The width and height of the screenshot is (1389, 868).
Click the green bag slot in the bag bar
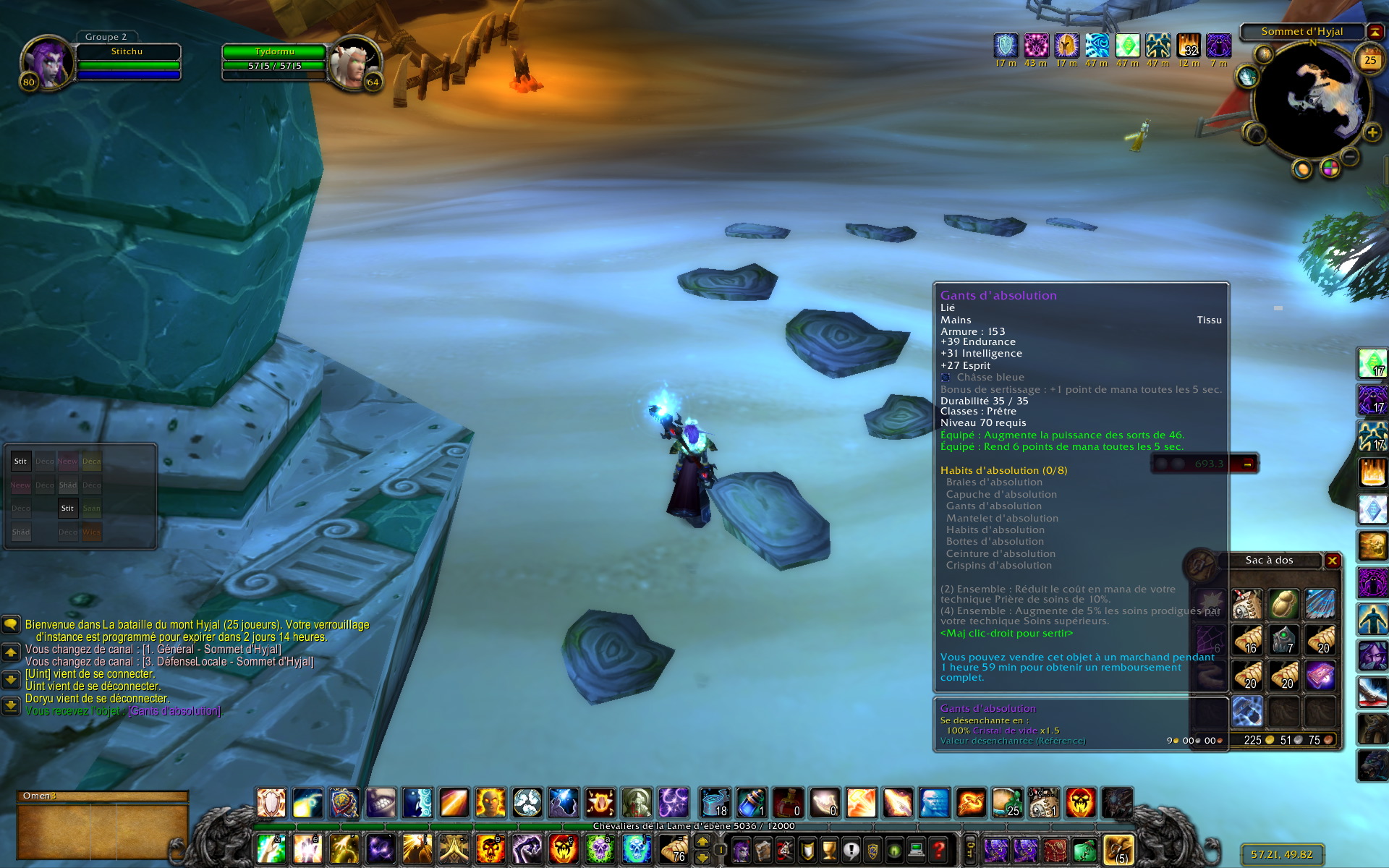tap(1084, 850)
